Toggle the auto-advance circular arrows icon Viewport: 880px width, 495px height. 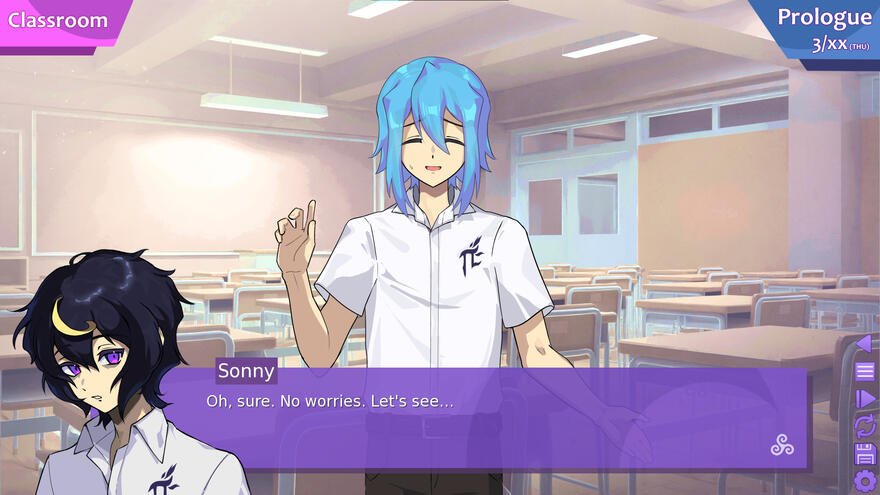click(x=865, y=427)
